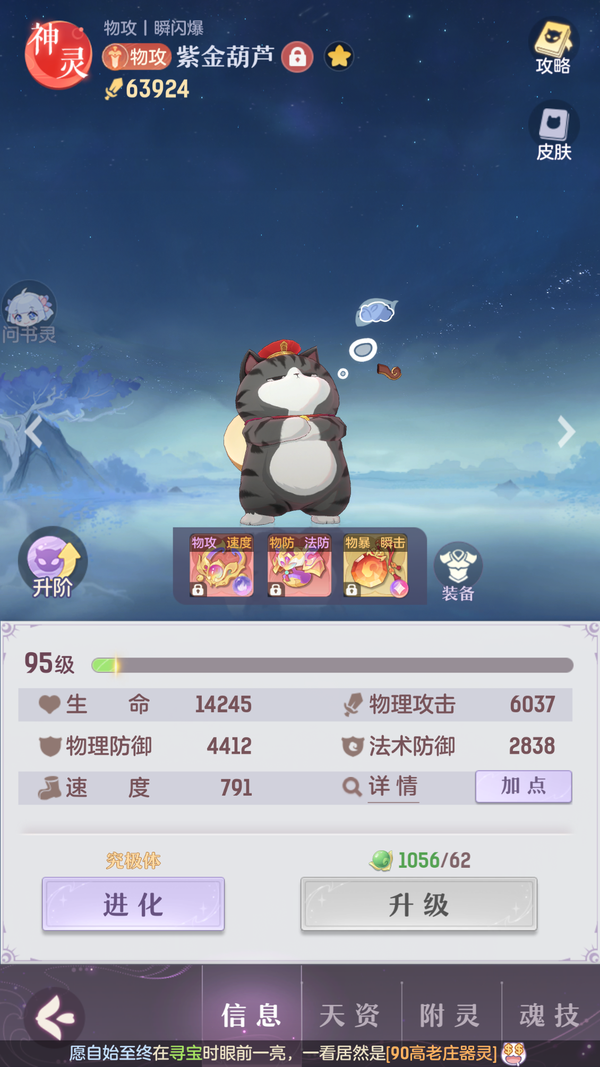Click the star favorite icon

click(x=339, y=57)
